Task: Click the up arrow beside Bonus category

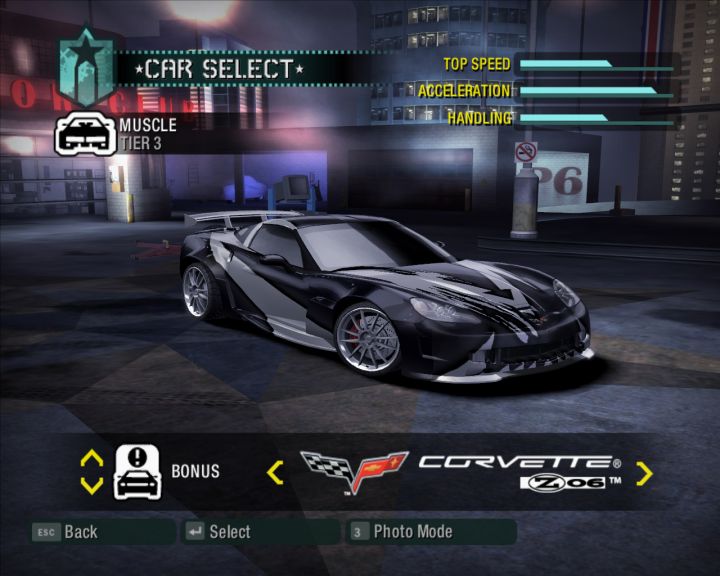Action: click(91, 459)
